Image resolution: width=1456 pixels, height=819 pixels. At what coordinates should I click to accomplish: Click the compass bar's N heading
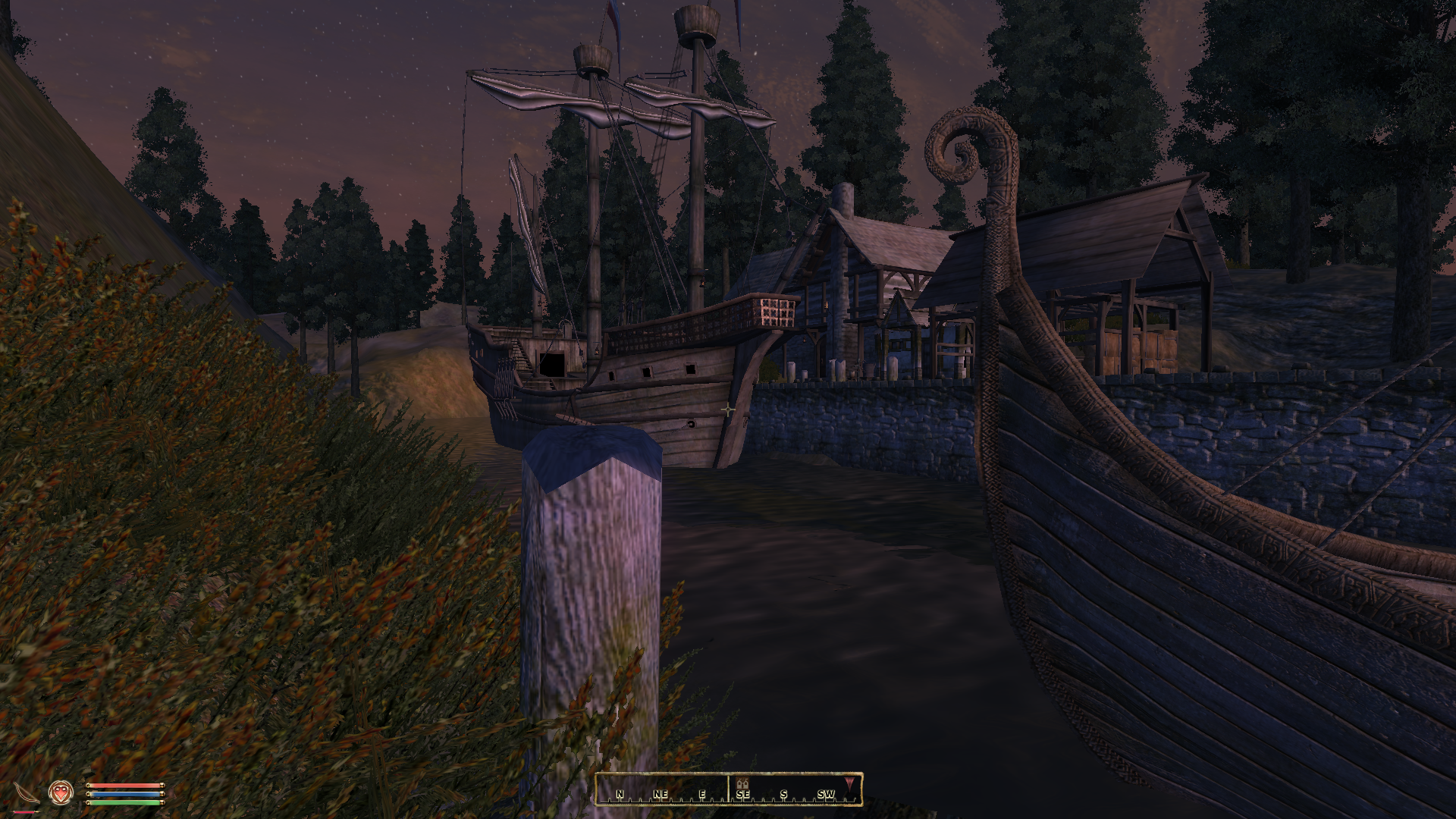(x=620, y=795)
